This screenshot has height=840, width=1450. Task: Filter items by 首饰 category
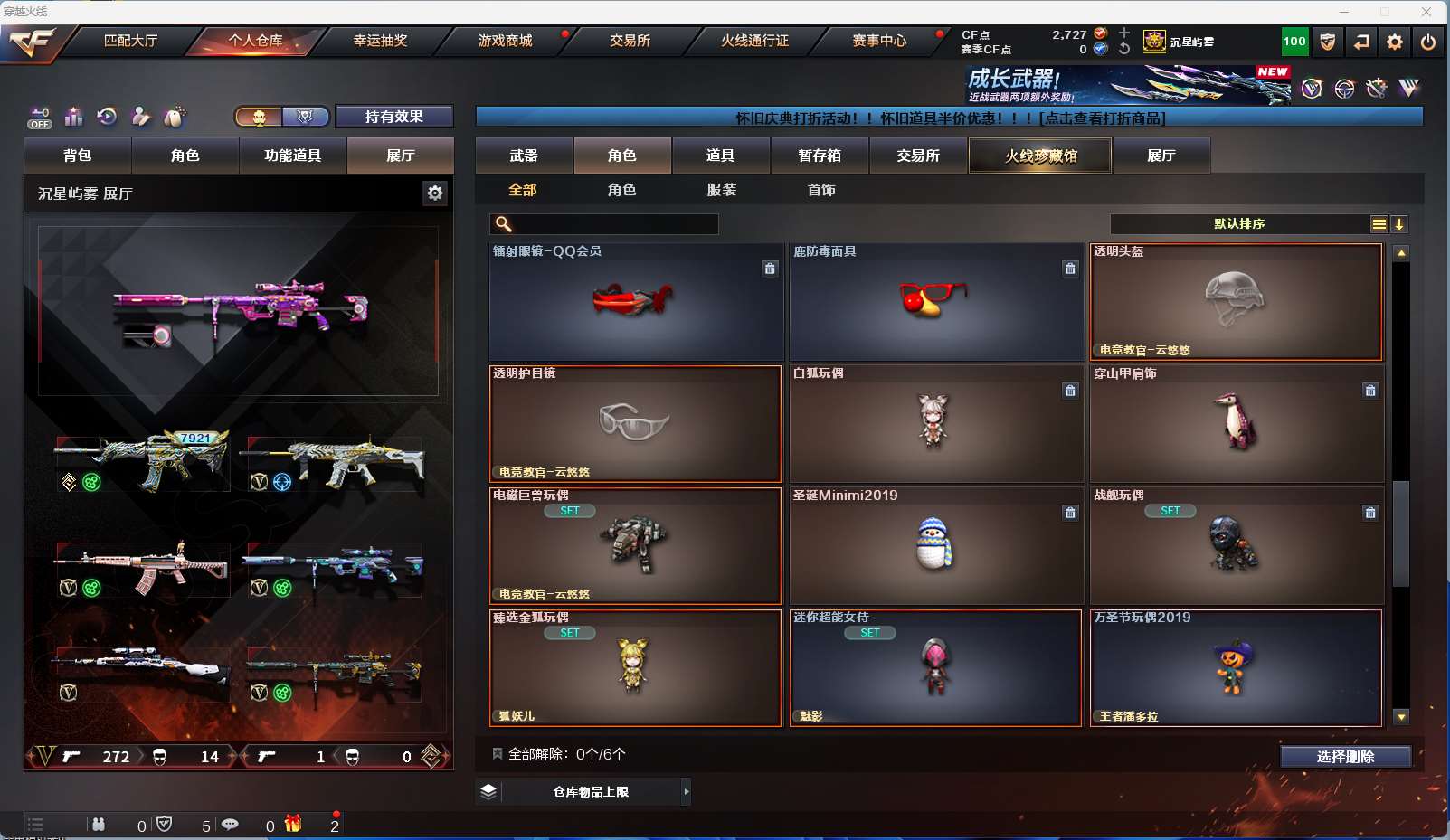tap(821, 190)
